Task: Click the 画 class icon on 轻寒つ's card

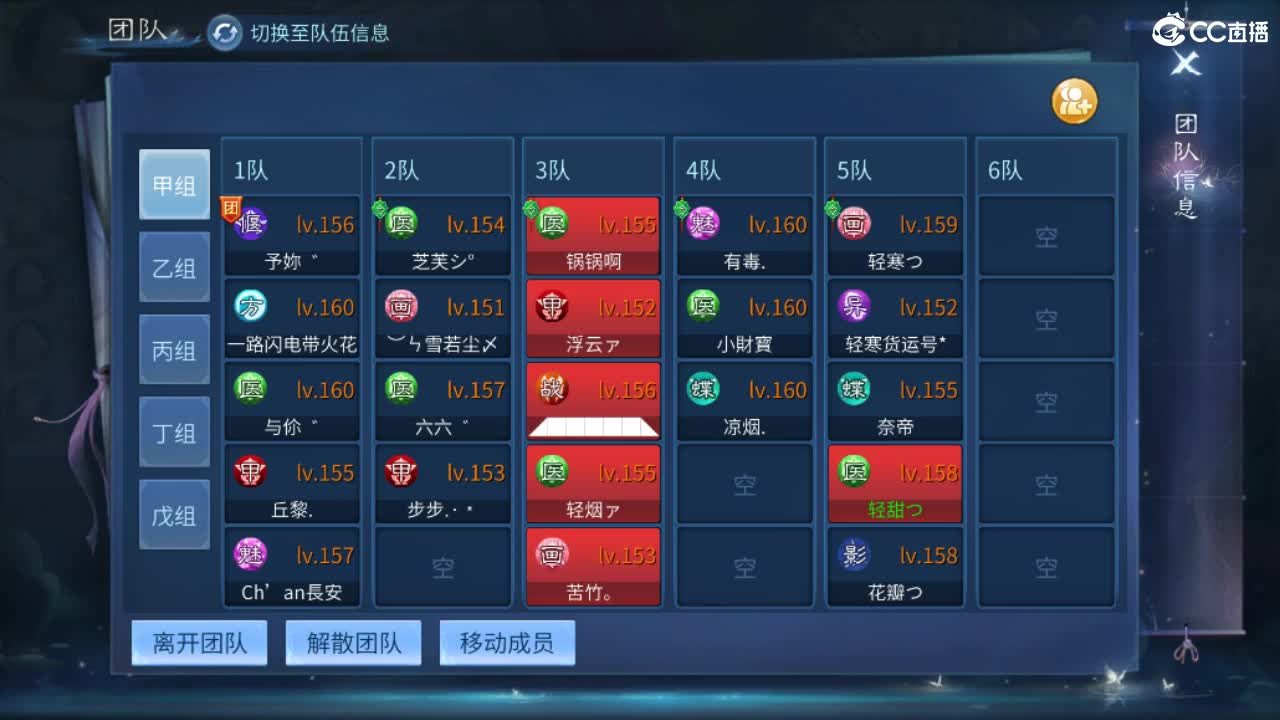Action: pos(853,223)
